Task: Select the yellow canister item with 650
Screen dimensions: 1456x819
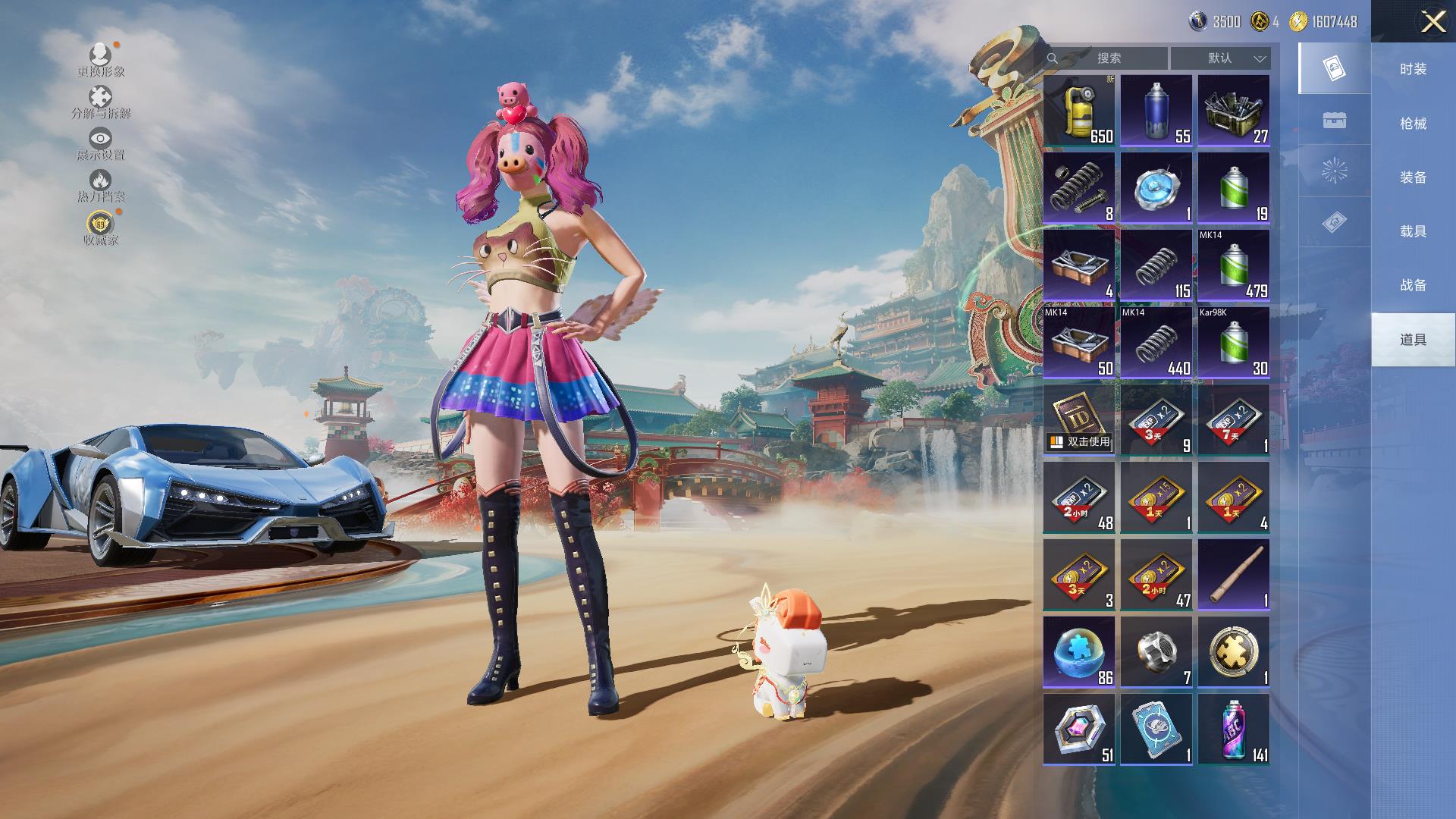Action: (x=1079, y=111)
